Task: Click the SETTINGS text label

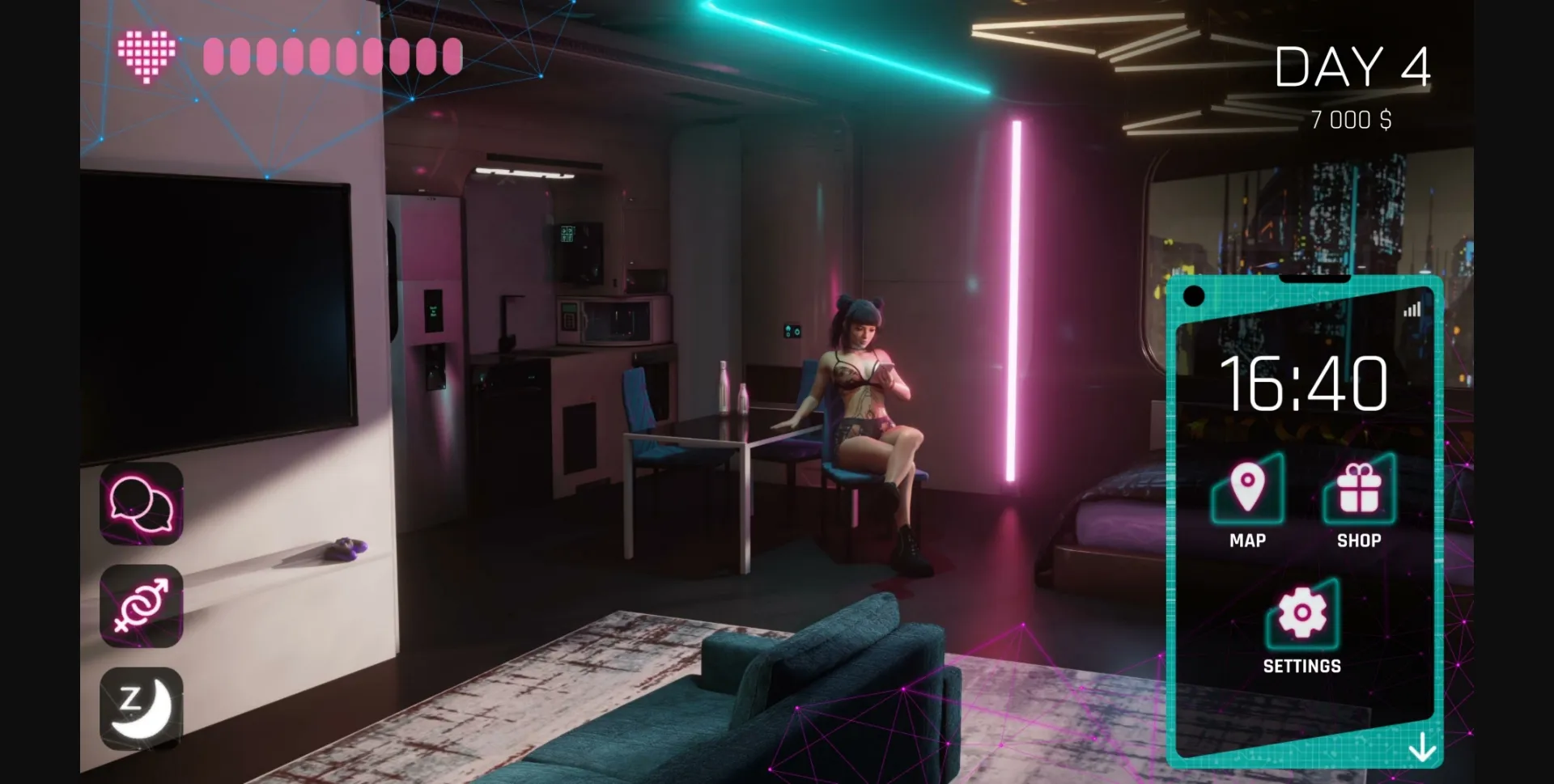Action: [x=1302, y=666]
